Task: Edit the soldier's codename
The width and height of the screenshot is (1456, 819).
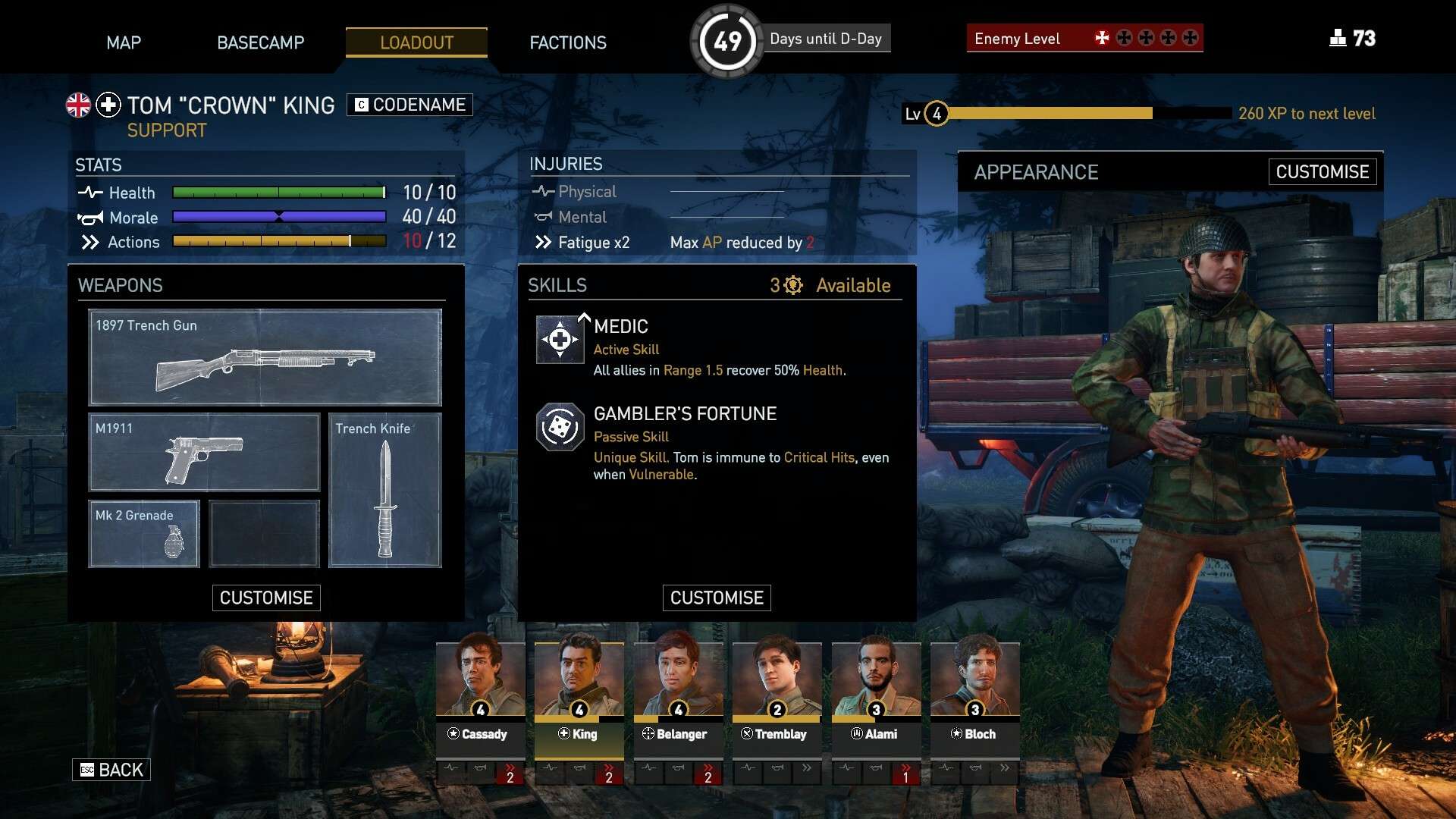Action: [x=409, y=105]
